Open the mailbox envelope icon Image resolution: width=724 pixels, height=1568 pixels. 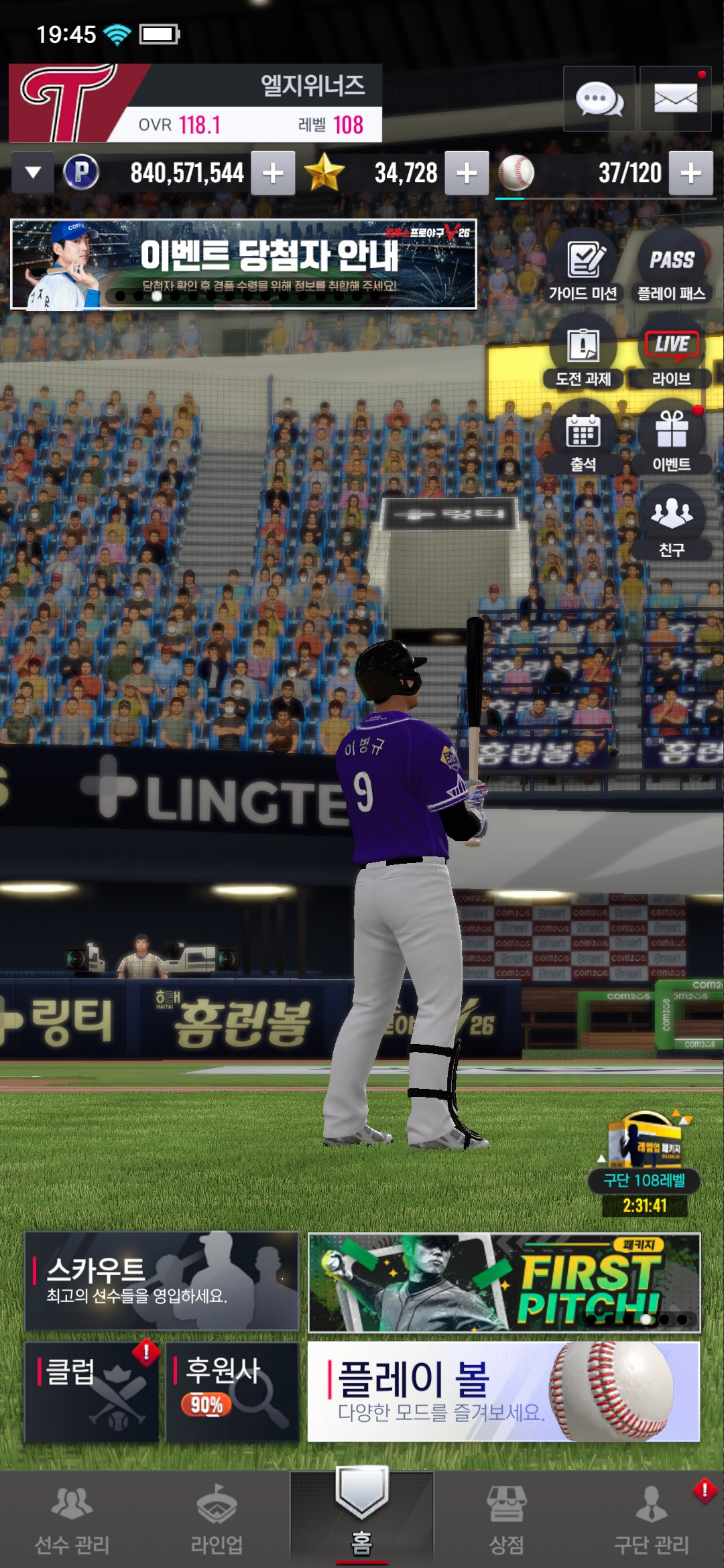675,99
